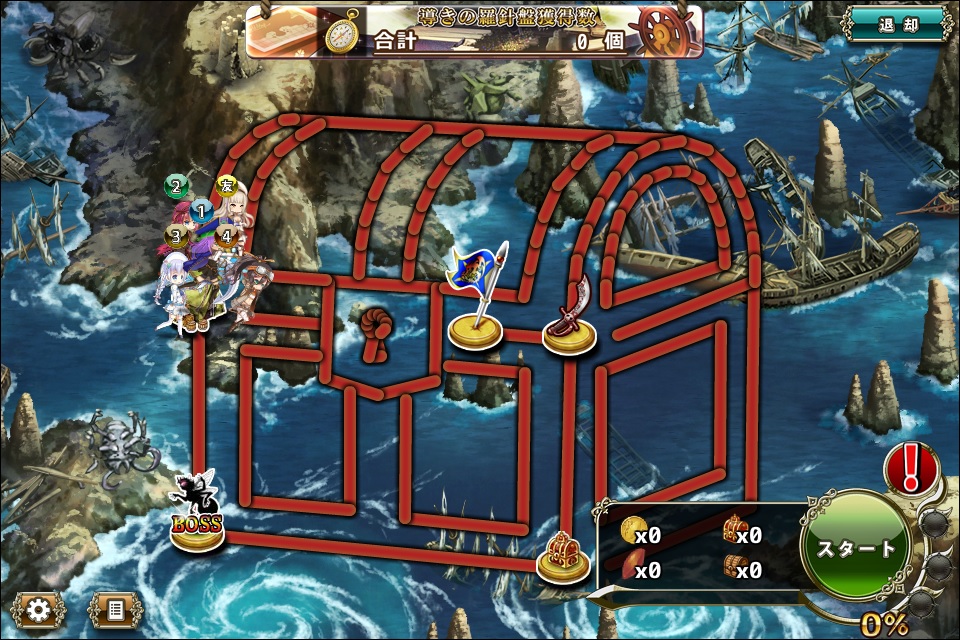
Task: Tap the red exclamation alert icon
Action: (911, 468)
